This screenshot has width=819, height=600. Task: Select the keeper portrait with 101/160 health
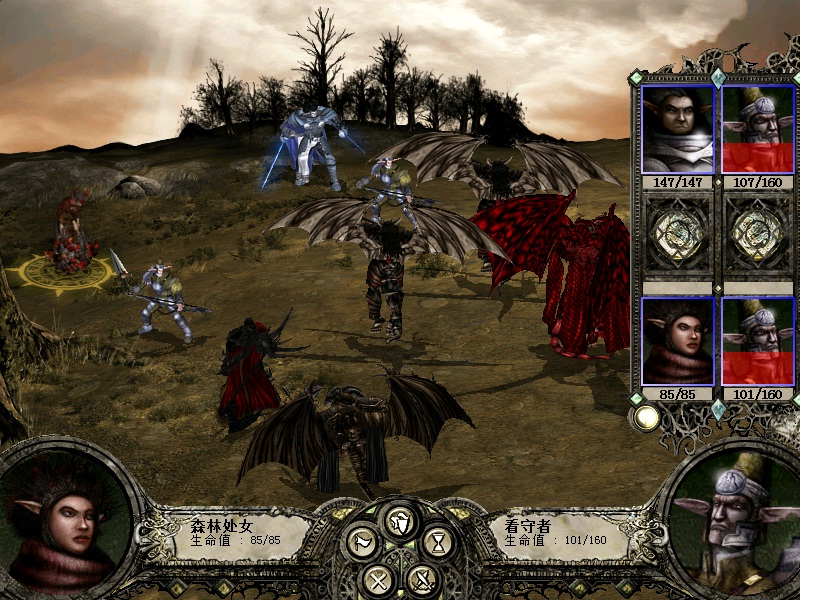757,341
